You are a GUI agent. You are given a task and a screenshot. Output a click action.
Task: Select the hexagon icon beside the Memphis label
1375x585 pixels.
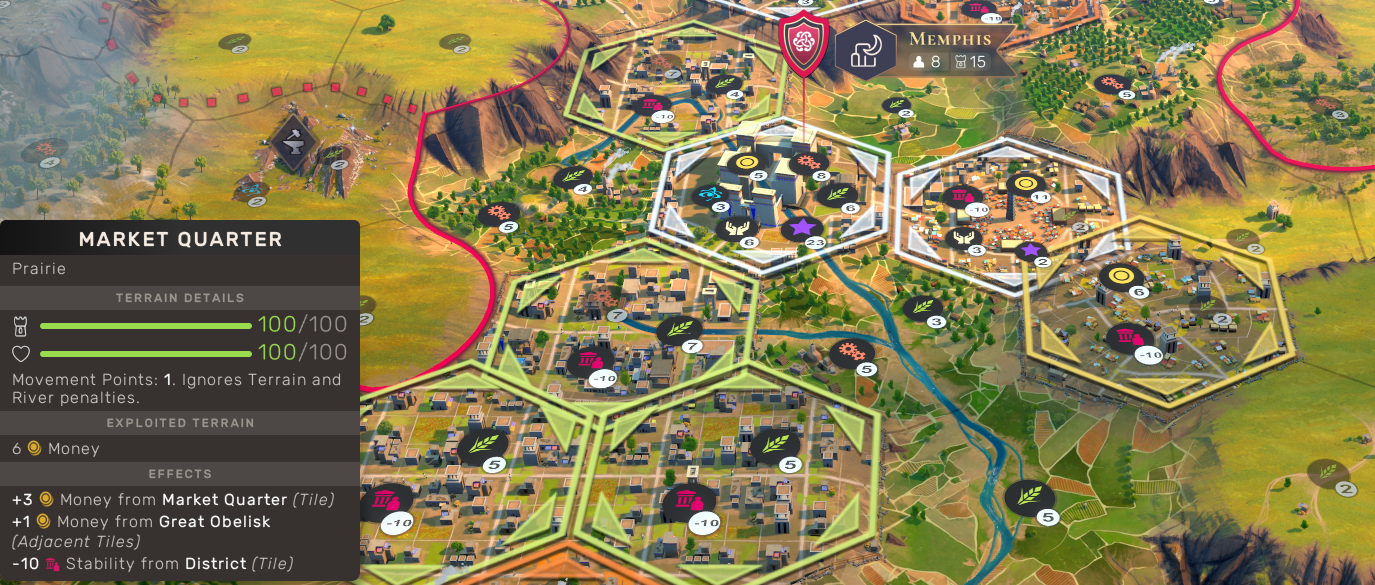click(x=865, y=52)
